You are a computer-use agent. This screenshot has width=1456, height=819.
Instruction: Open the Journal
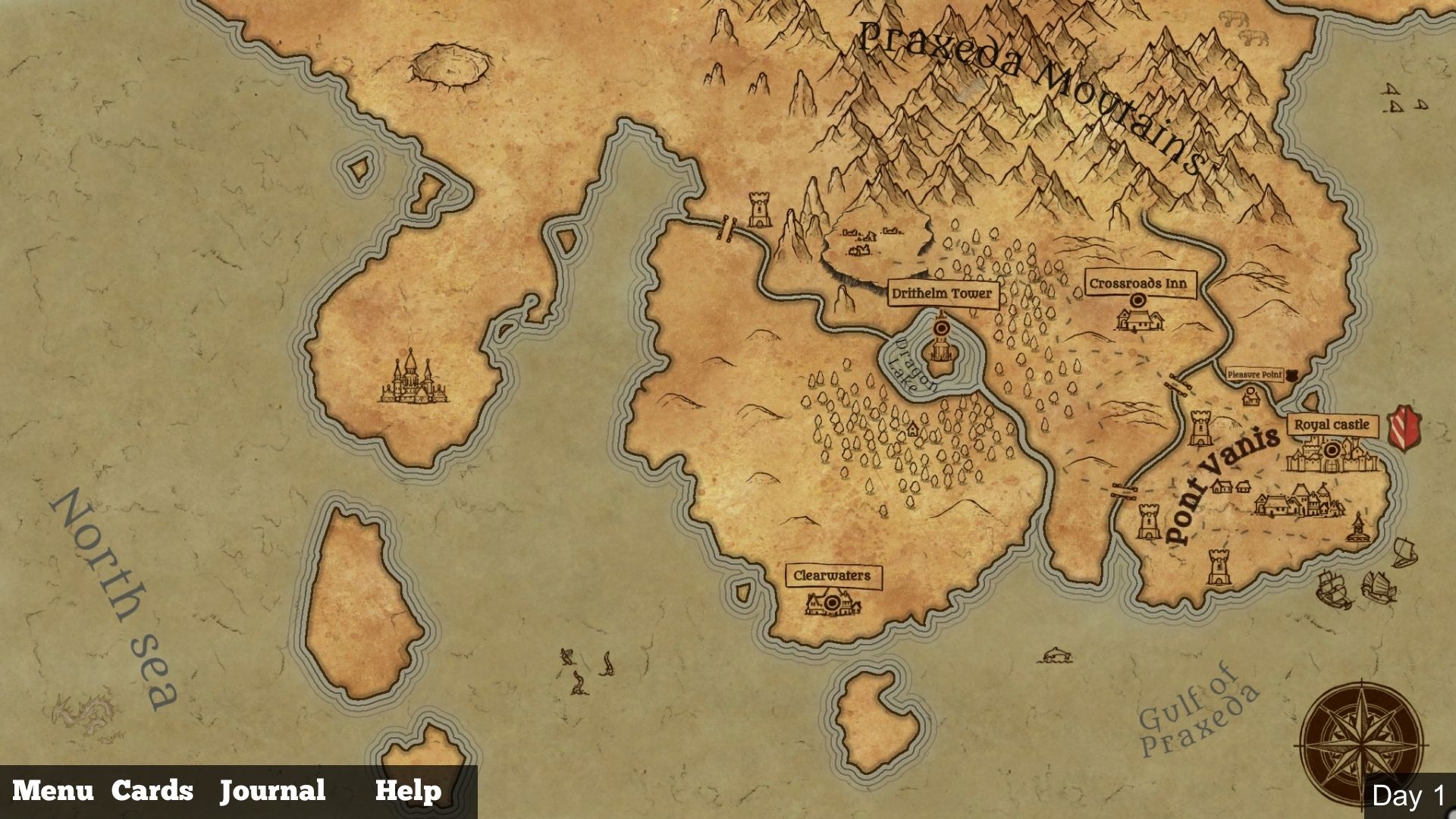pos(273,791)
